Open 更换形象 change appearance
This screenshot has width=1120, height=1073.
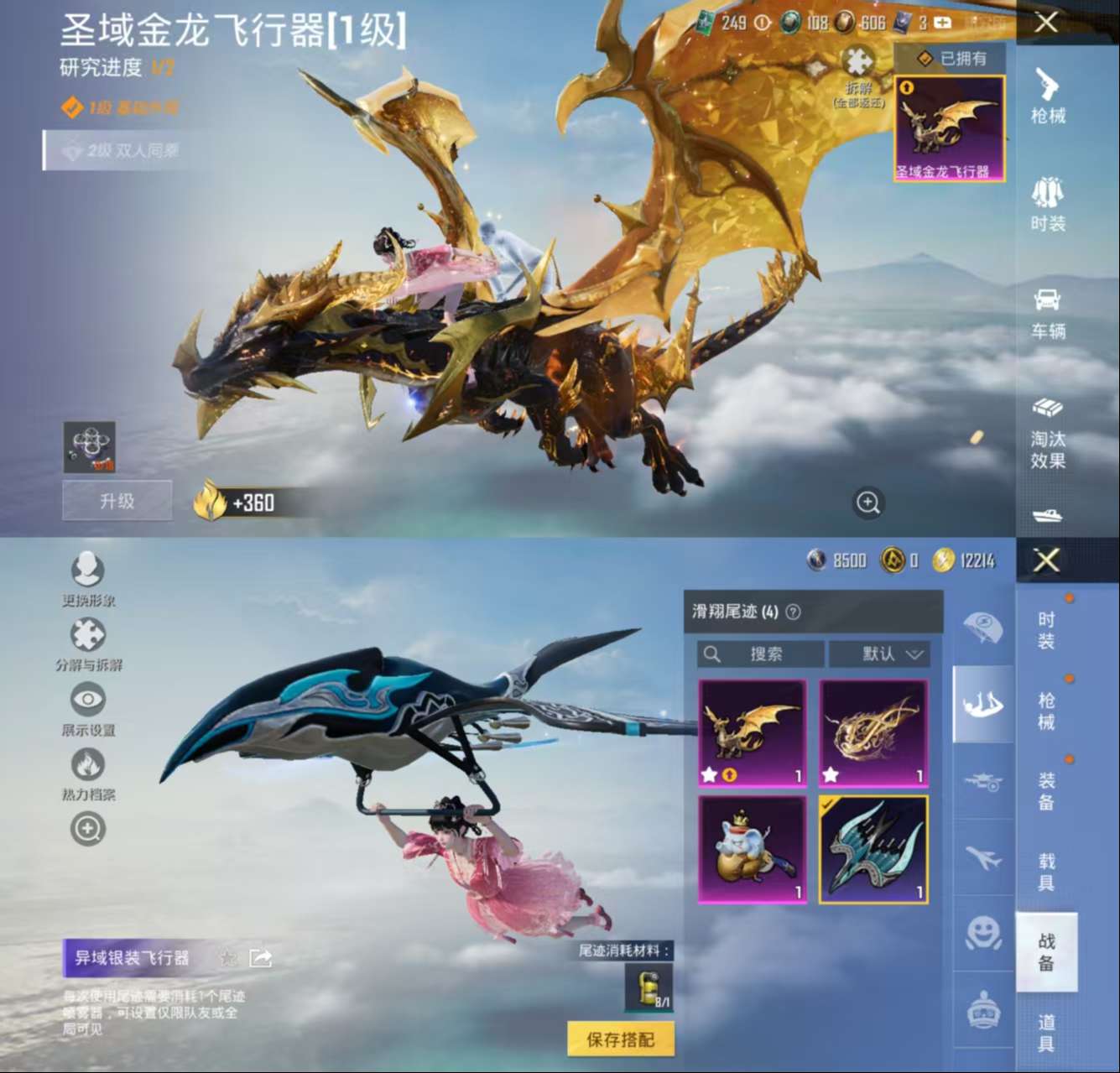[x=88, y=579]
